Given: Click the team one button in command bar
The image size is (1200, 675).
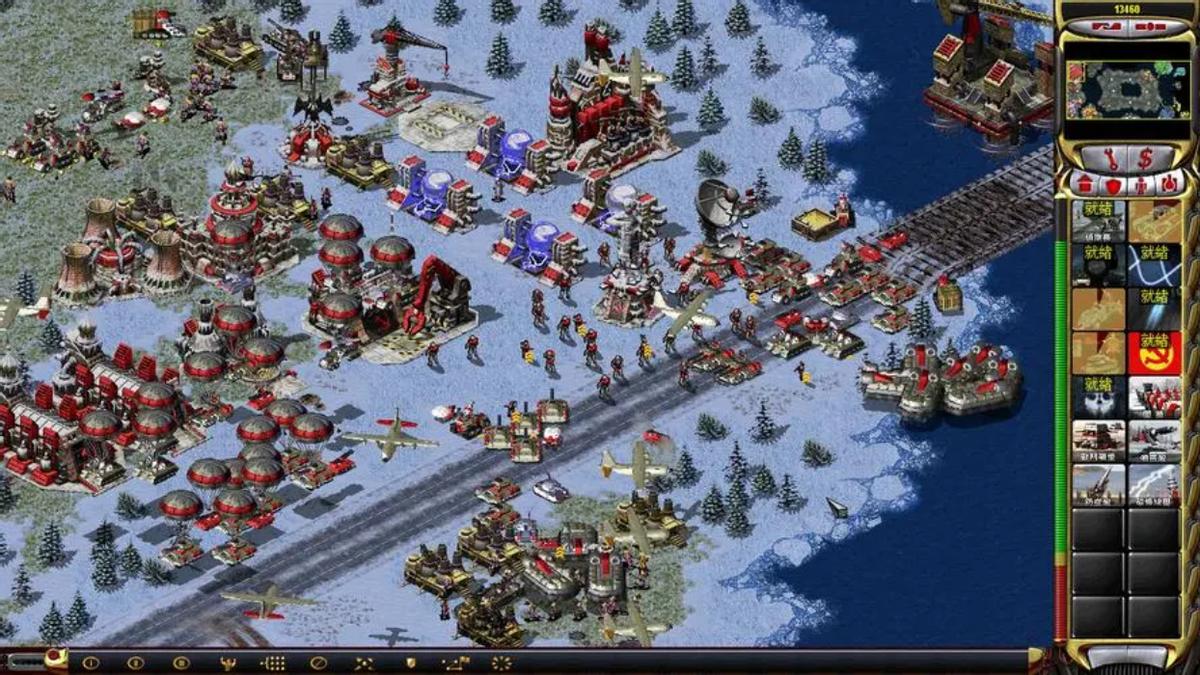Looking at the screenshot, I should (90, 662).
